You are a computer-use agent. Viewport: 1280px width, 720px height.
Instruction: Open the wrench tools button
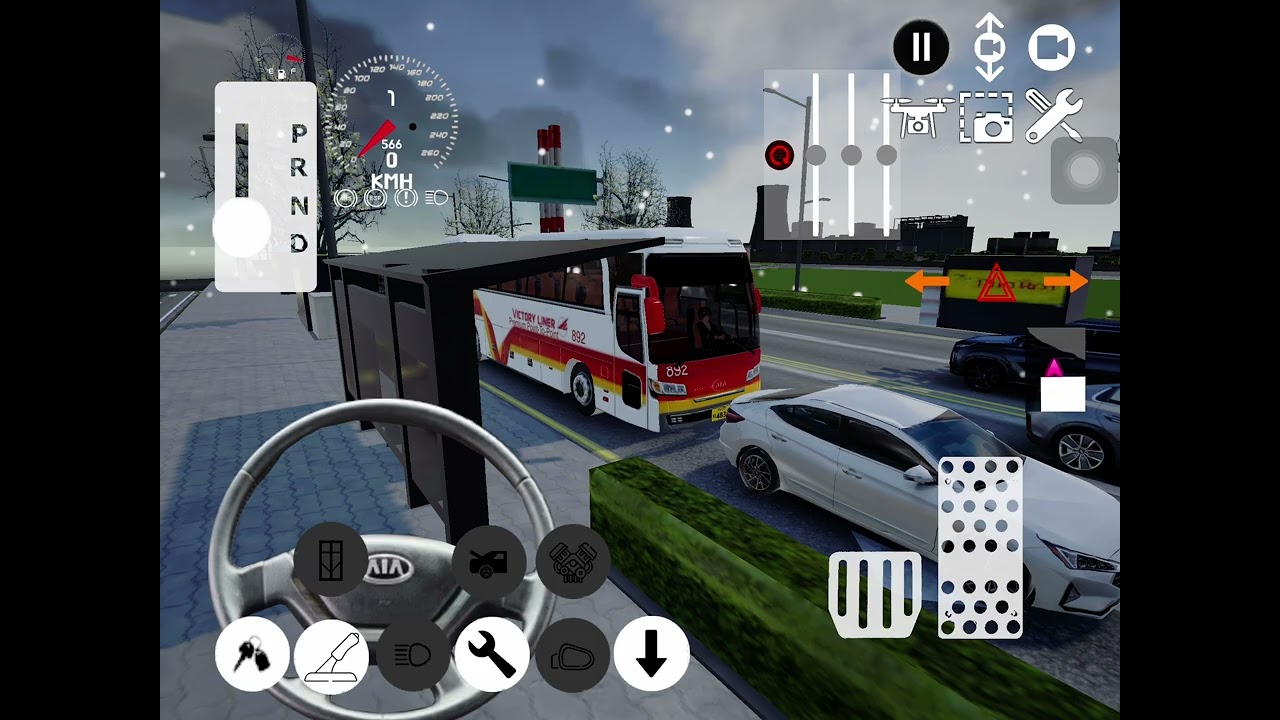tap(491, 655)
